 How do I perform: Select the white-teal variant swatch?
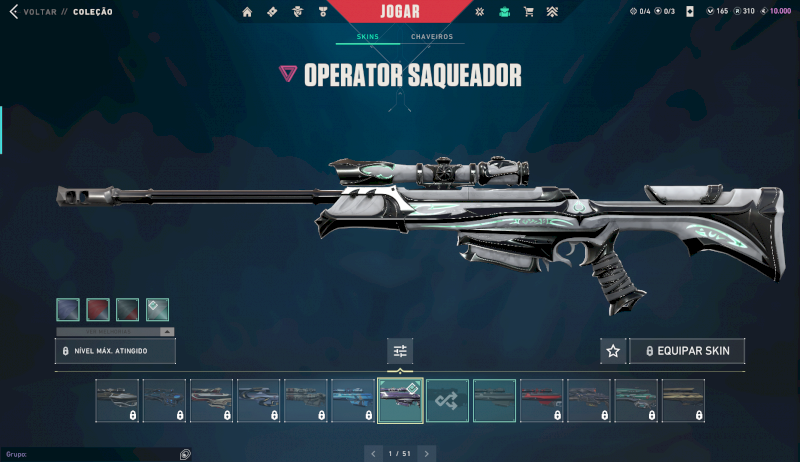pyautogui.click(x=157, y=309)
